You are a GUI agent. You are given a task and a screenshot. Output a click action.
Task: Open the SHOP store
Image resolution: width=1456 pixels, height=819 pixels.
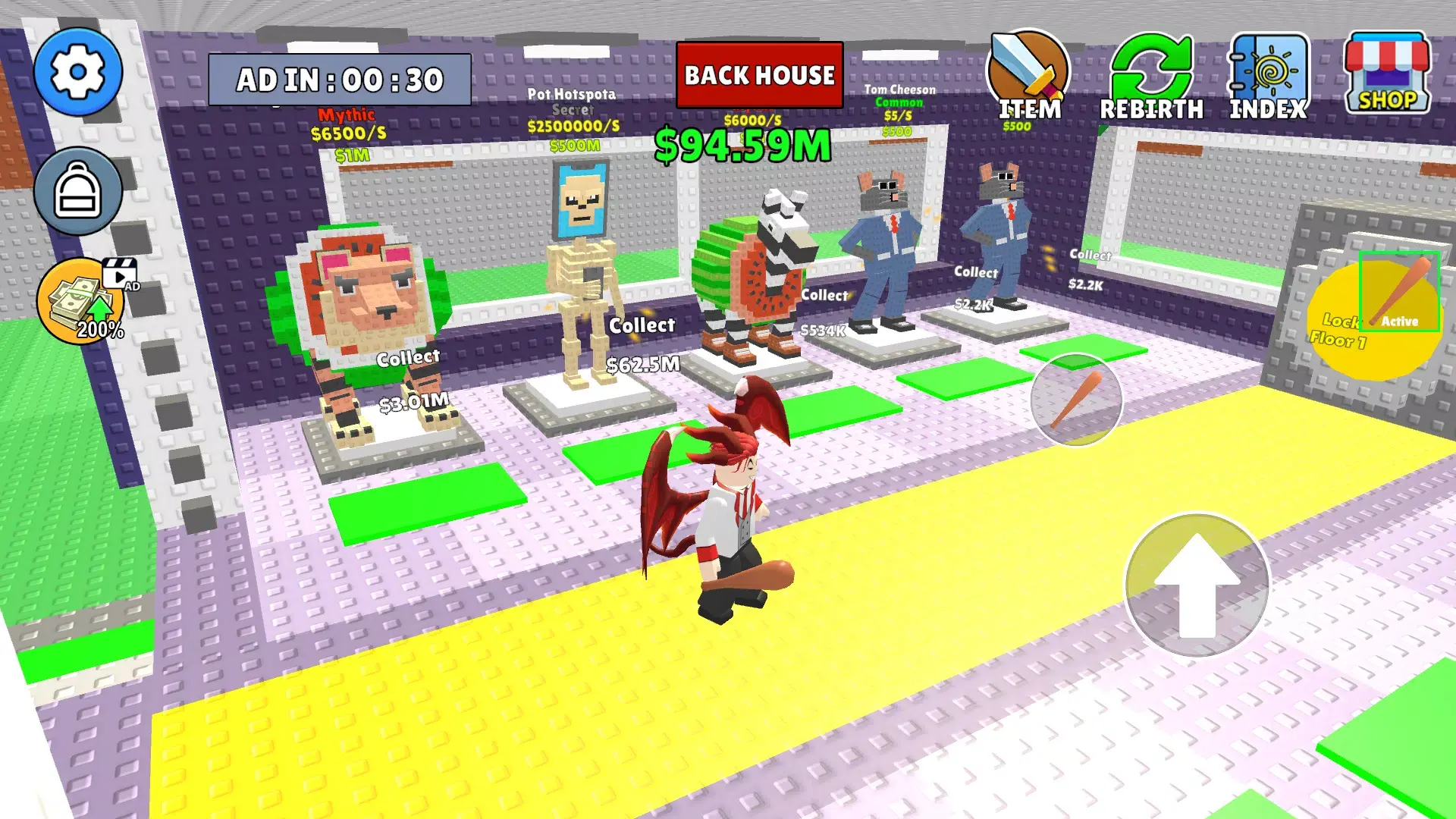click(1386, 74)
